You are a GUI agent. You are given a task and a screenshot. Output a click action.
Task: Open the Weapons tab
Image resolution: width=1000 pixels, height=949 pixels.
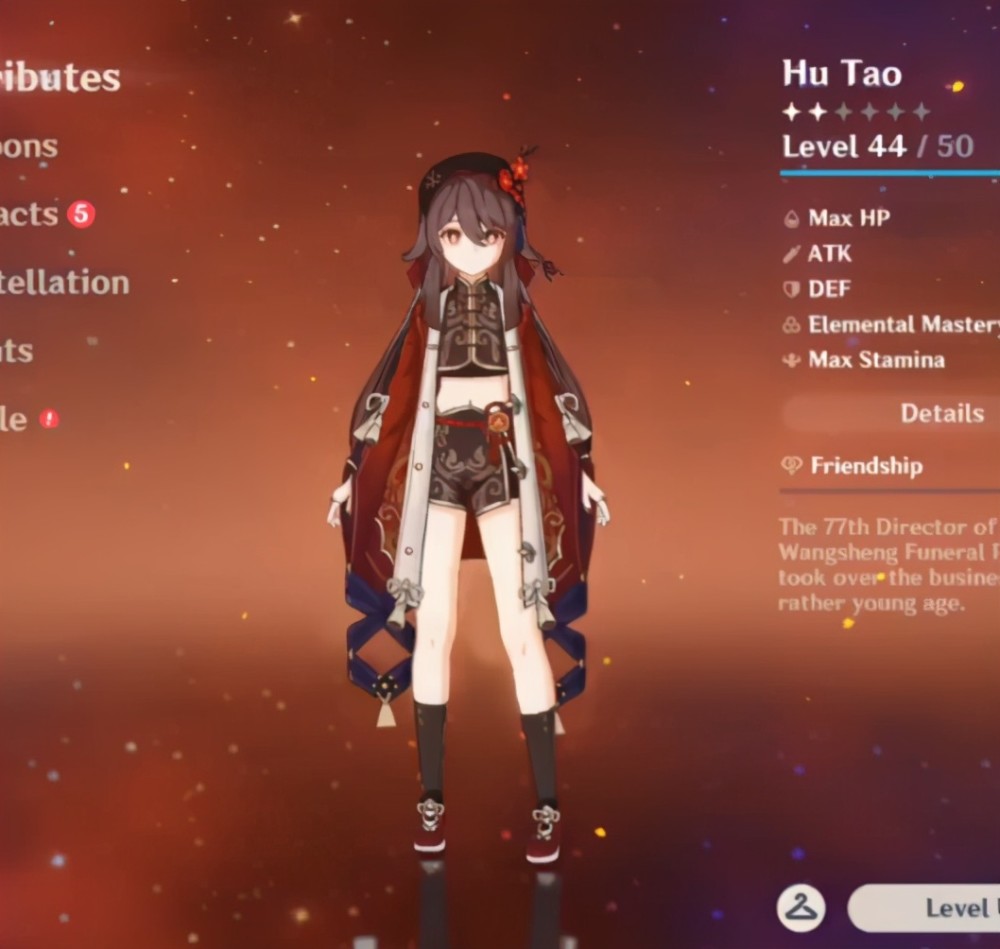click(x=30, y=147)
